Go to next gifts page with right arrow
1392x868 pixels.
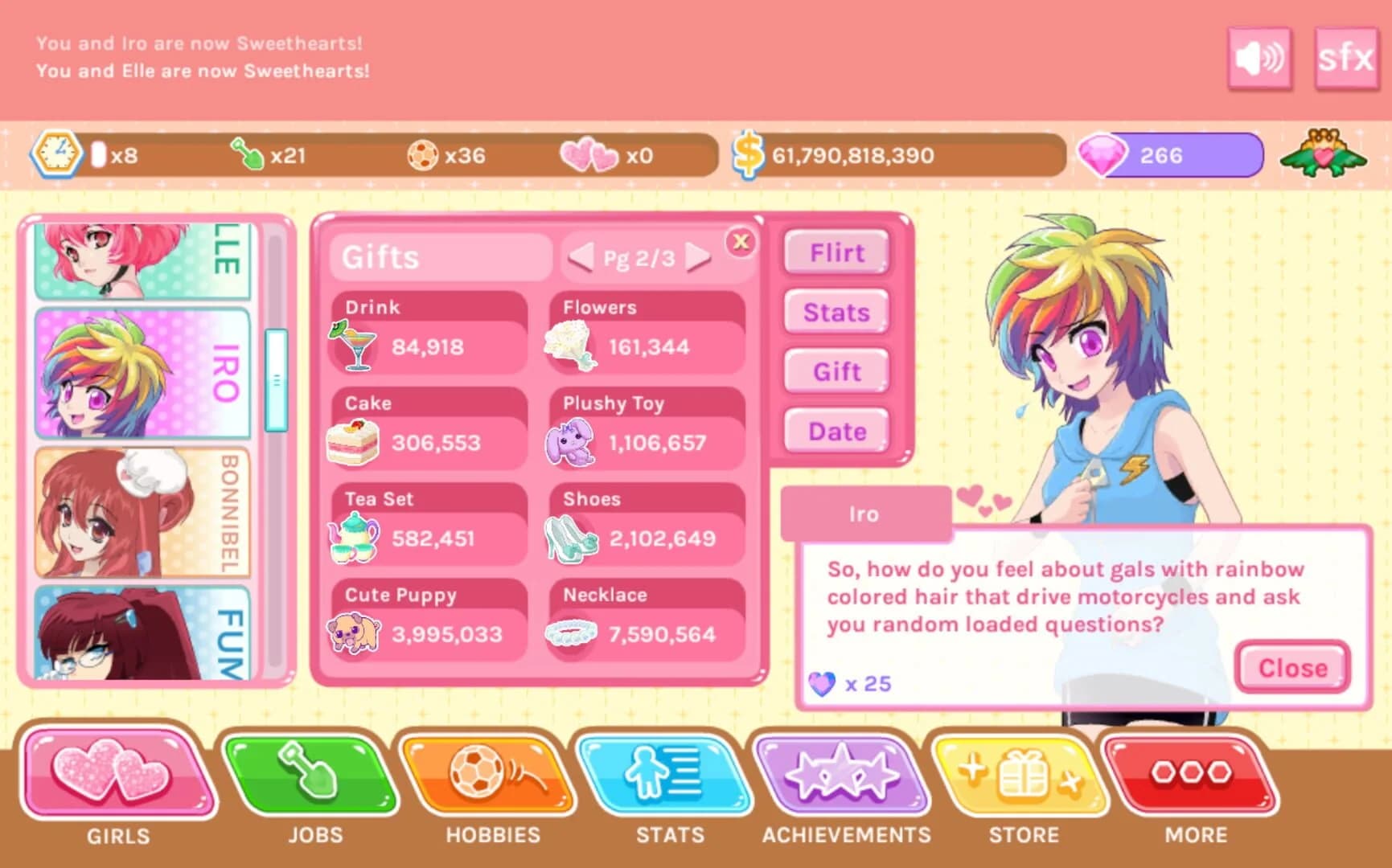click(696, 258)
